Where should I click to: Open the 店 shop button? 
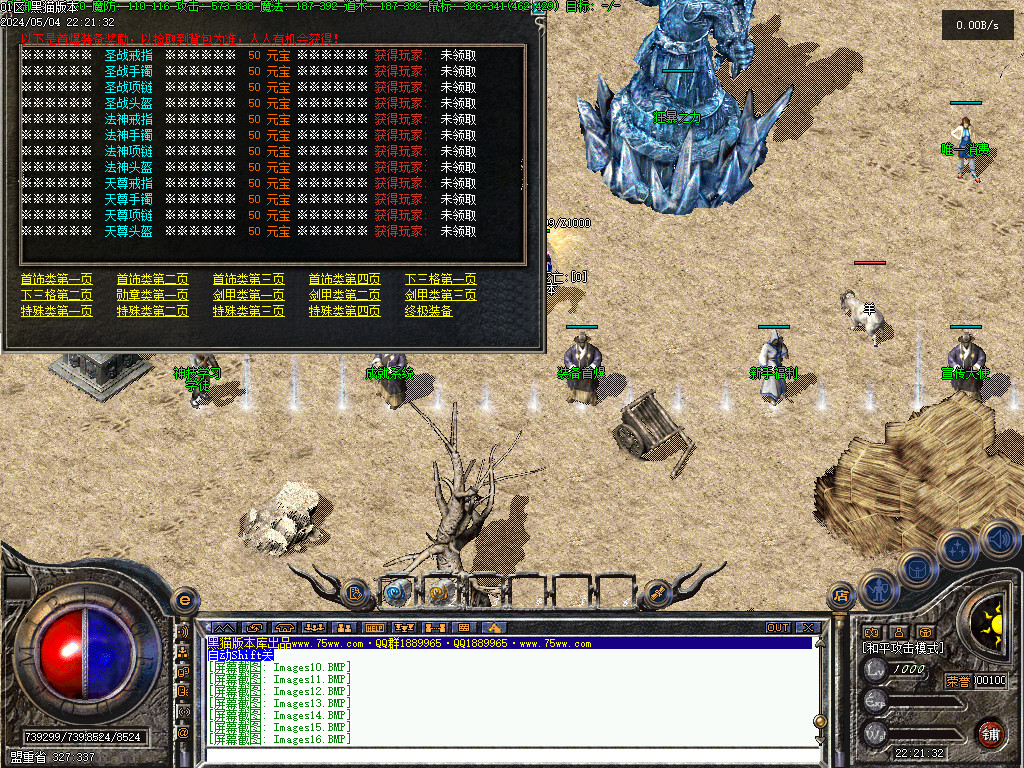[840, 597]
